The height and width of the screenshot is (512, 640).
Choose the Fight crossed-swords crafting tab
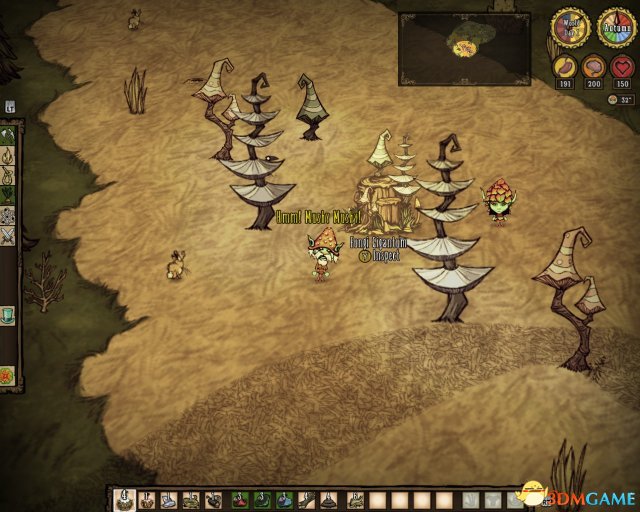point(9,236)
